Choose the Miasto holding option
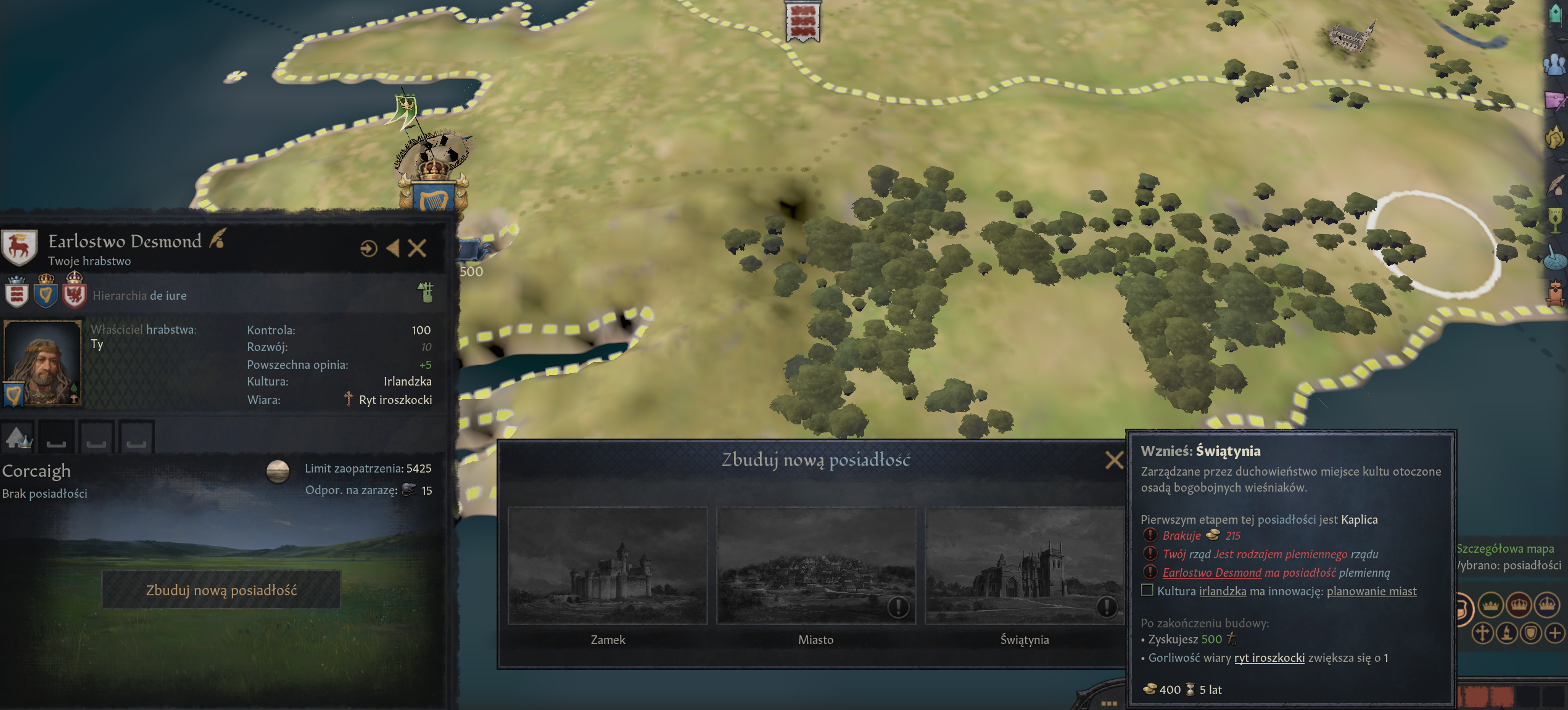 [815, 566]
